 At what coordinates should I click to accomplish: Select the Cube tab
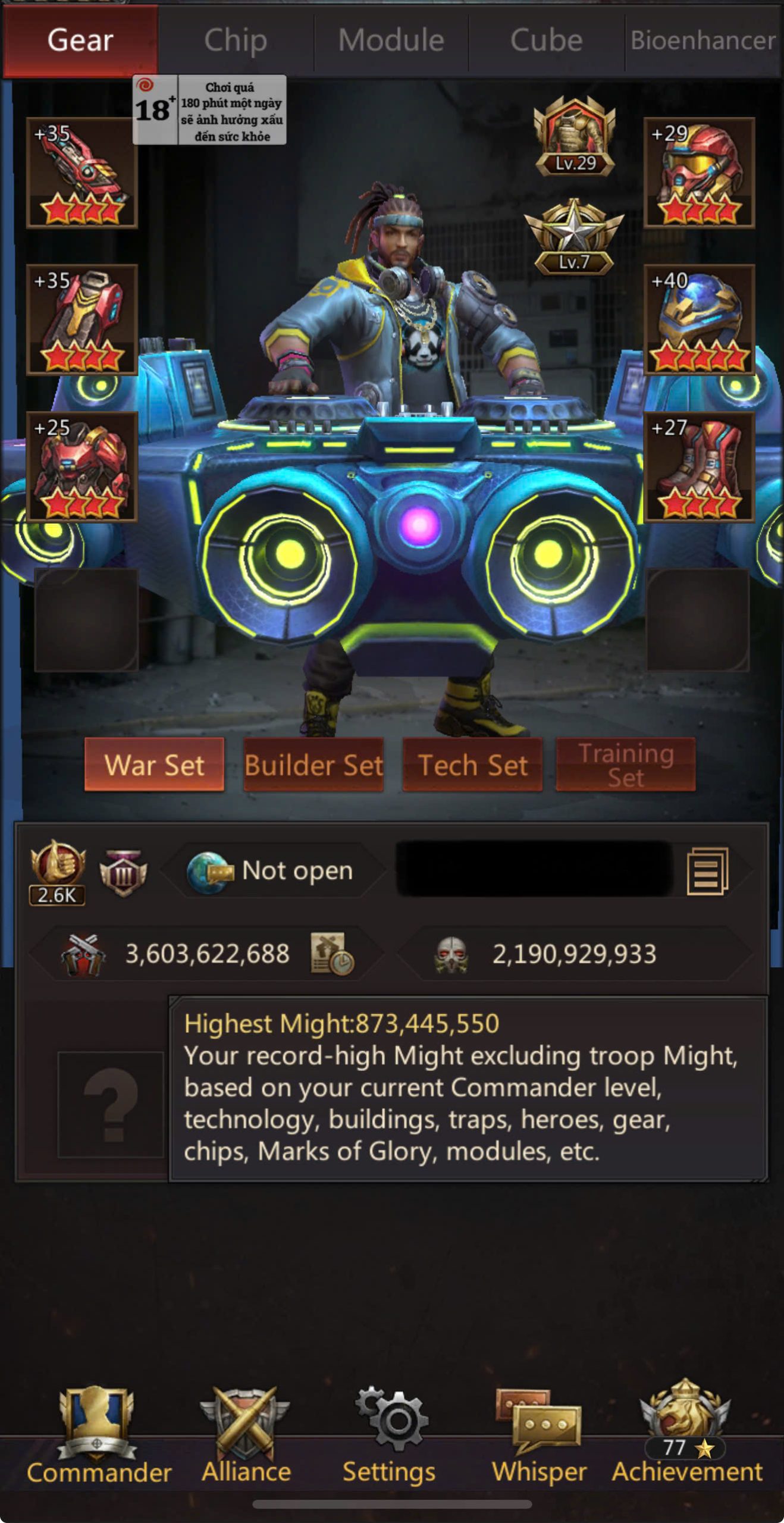(x=546, y=40)
